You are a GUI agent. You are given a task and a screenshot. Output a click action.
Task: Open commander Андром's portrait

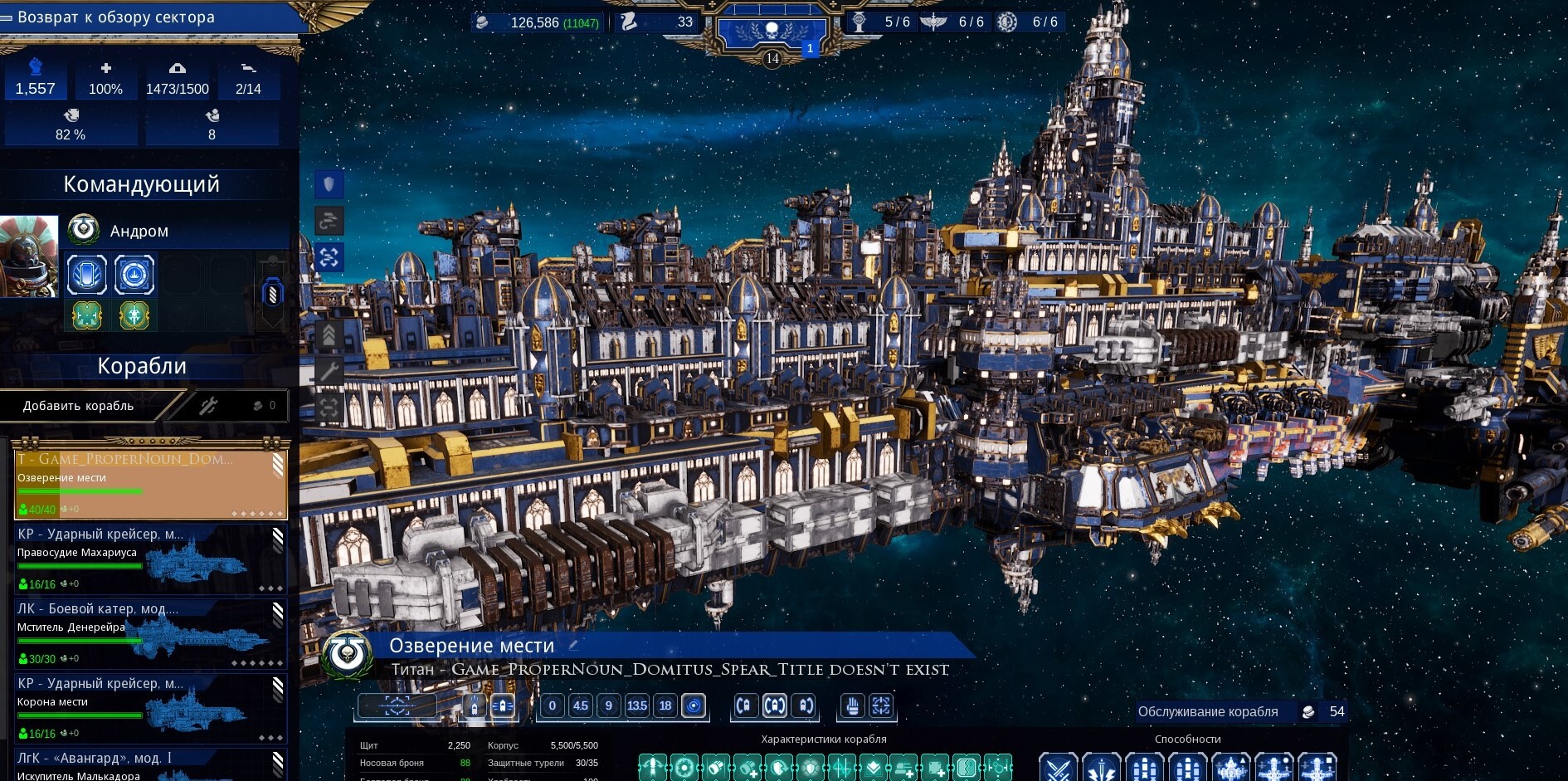click(29, 256)
